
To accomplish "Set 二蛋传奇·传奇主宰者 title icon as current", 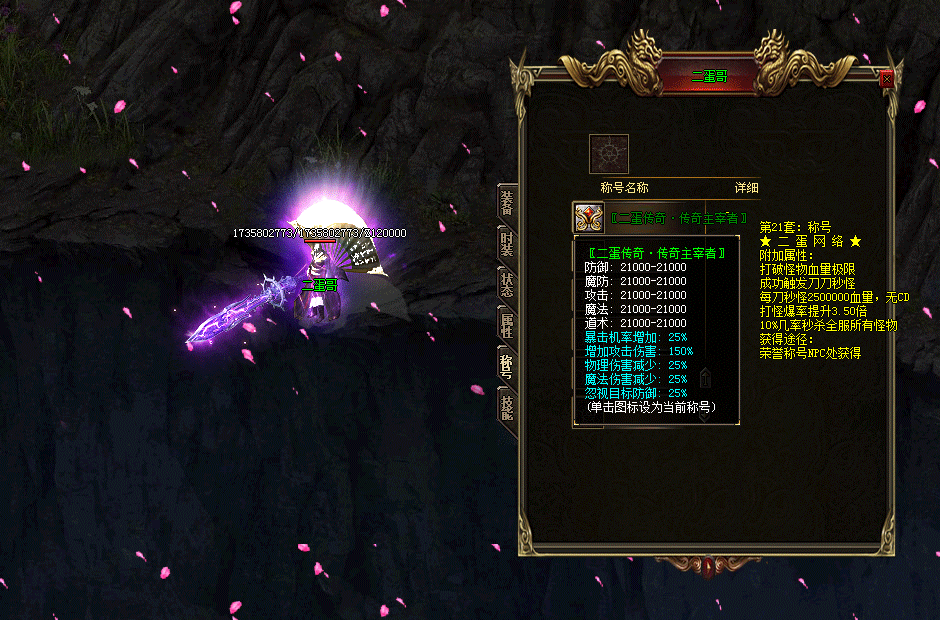I will click(x=587, y=217).
